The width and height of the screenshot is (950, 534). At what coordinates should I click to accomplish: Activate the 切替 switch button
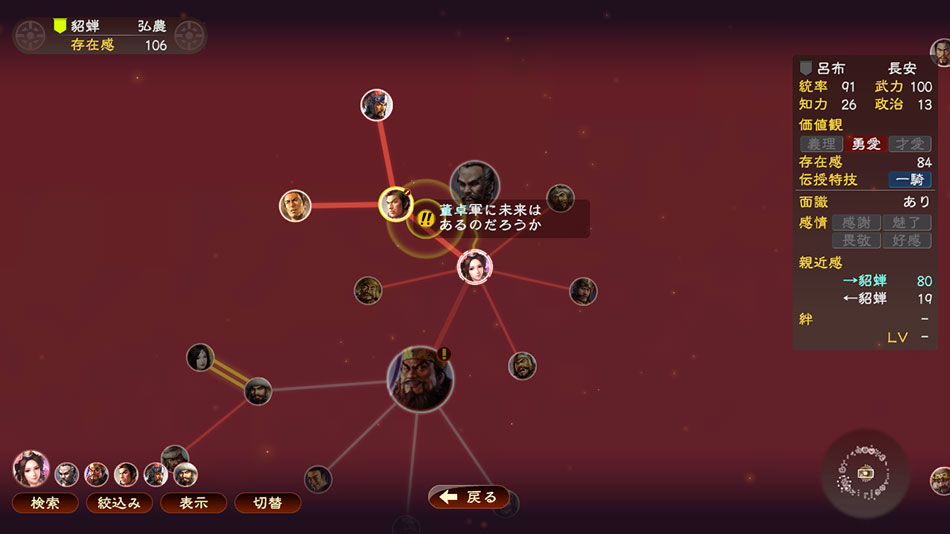click(x=267, y=503)
